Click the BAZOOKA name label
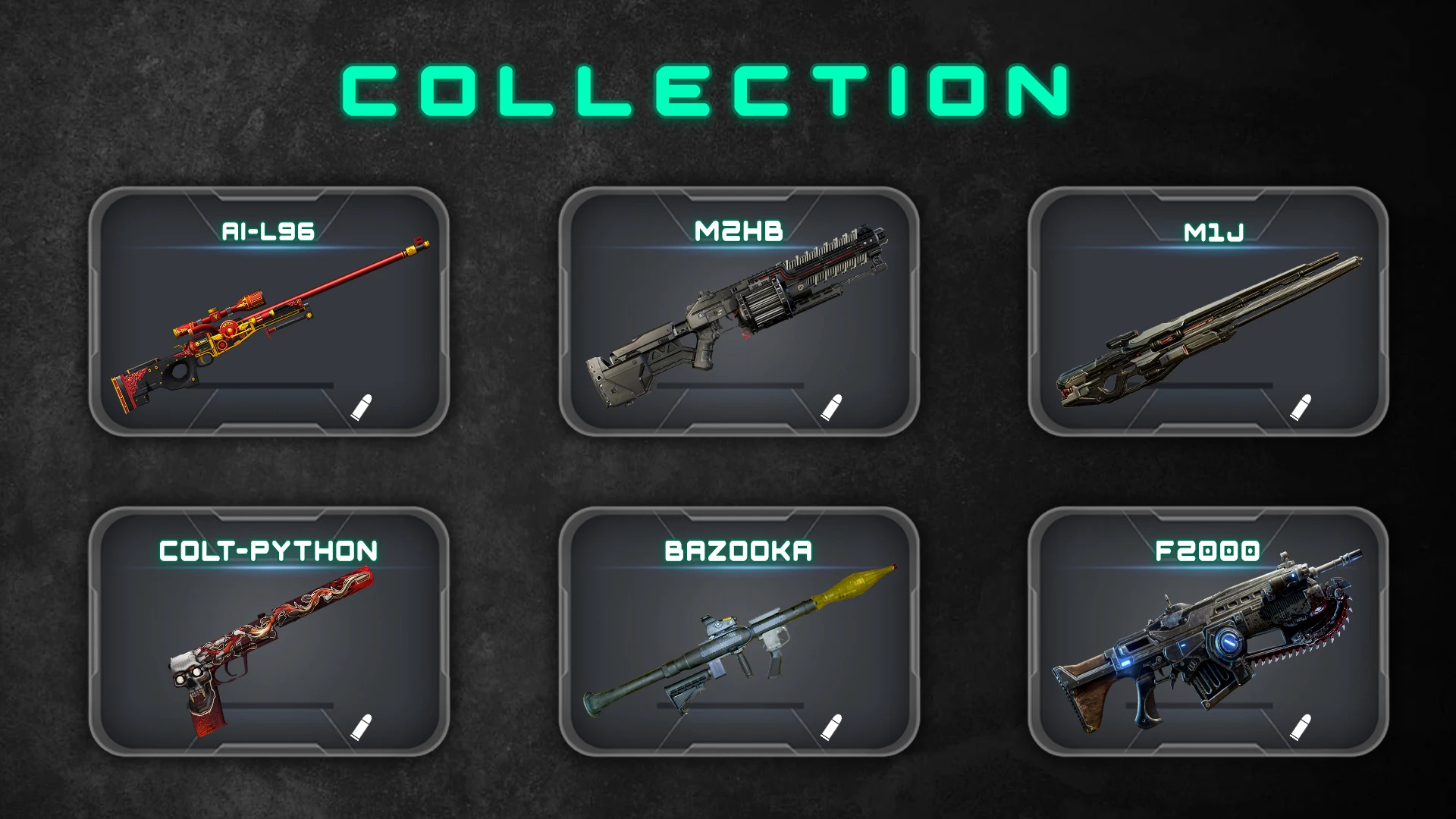The image size is (1456, 819). (x=737, y=551)
